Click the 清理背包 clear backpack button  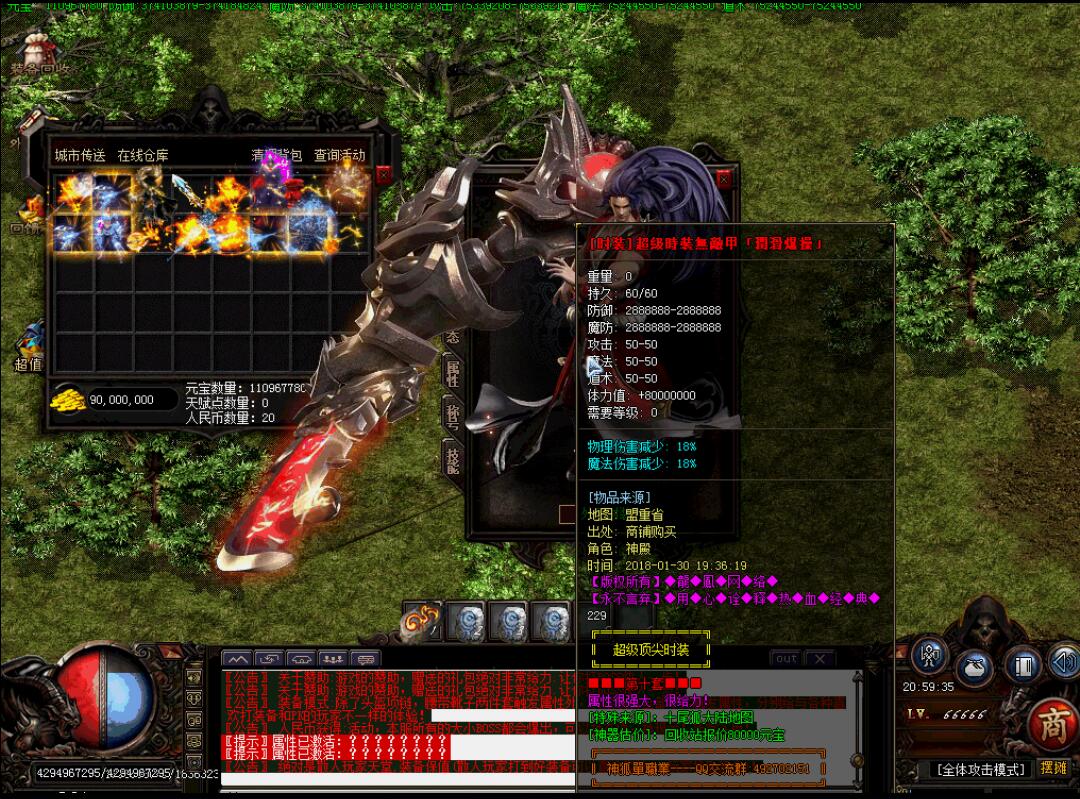tap(276, 155)
